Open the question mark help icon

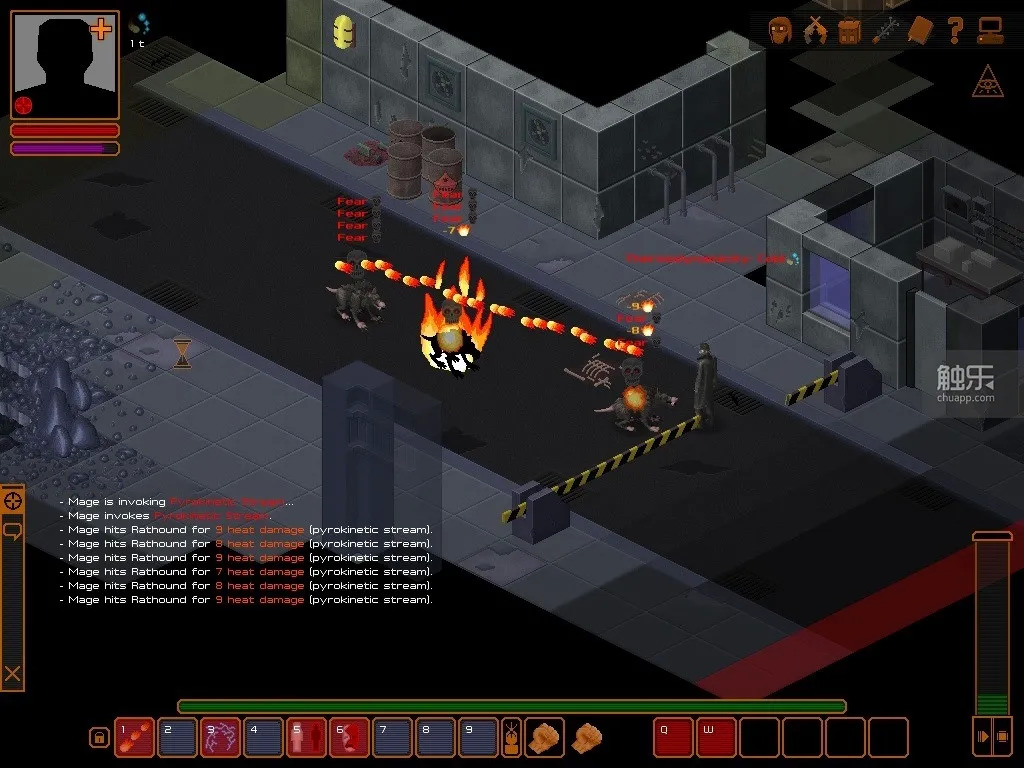point(955,31)
